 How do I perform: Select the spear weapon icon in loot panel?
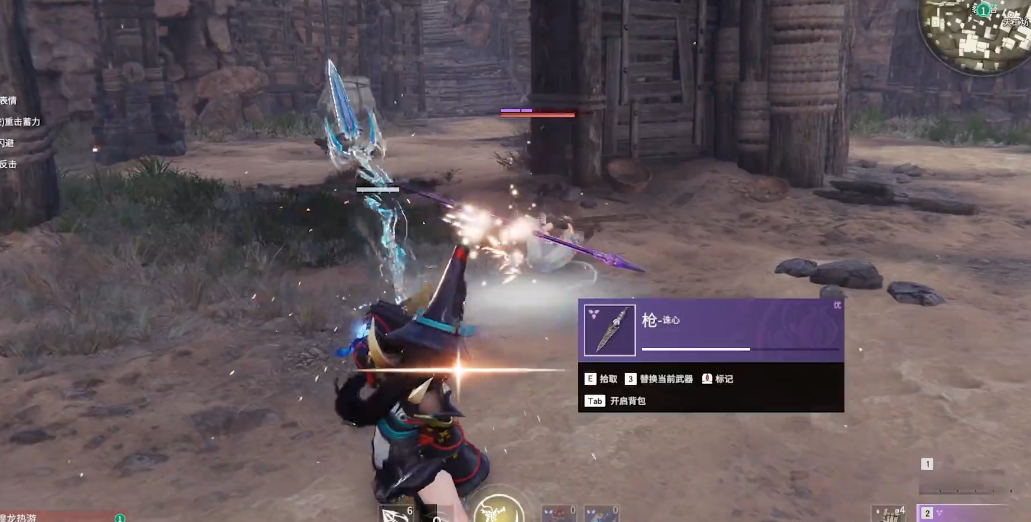coord(609,331)
